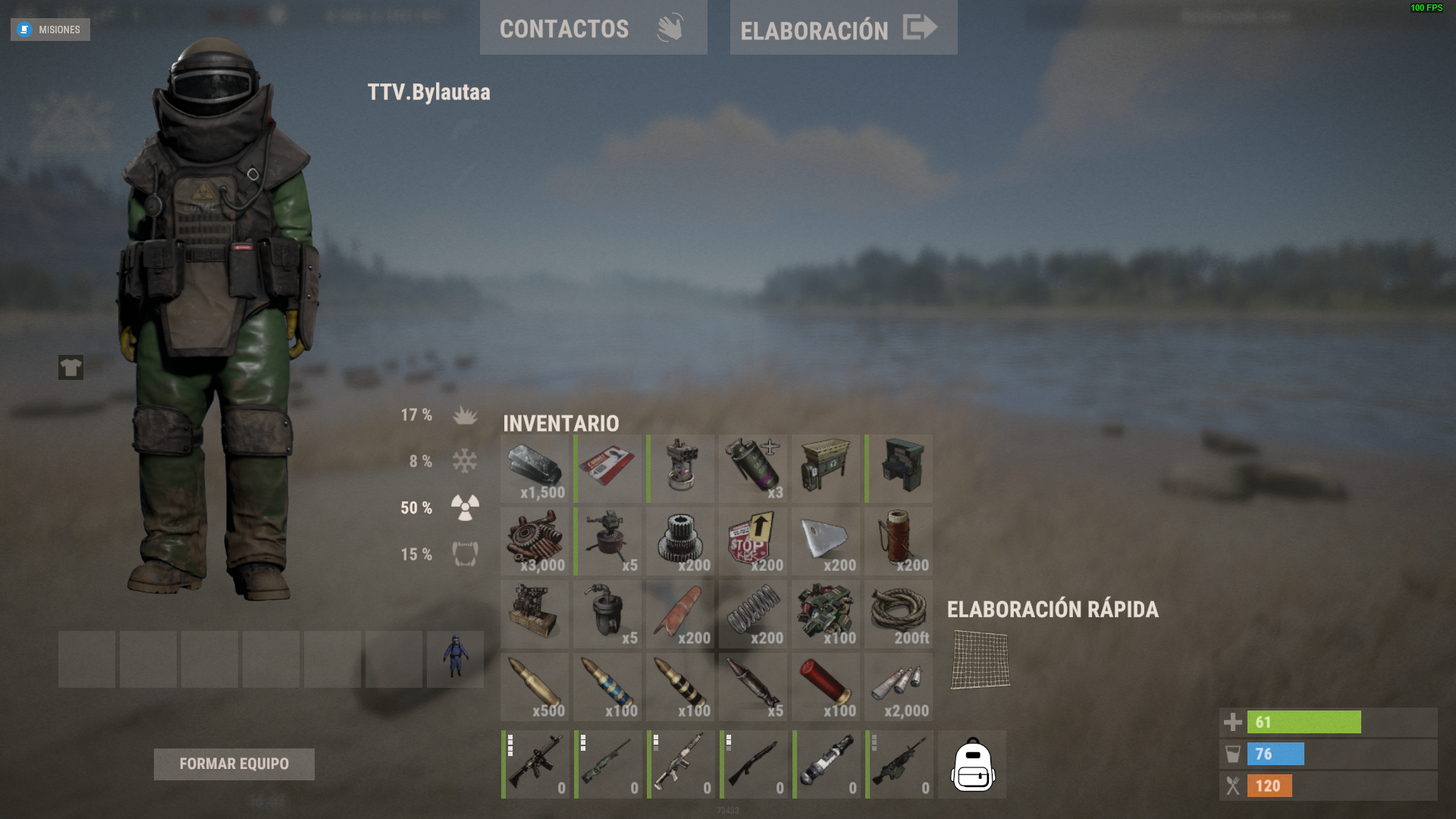Select the supply signal grenade slot
Screen dimensions: 1456x819
(x=753, y=469)
